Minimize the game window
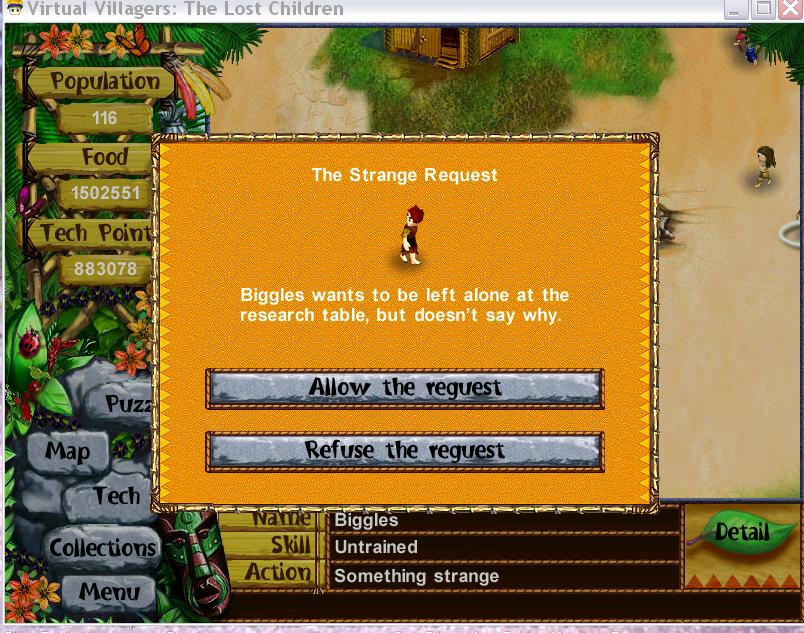 tap(736, 9)
